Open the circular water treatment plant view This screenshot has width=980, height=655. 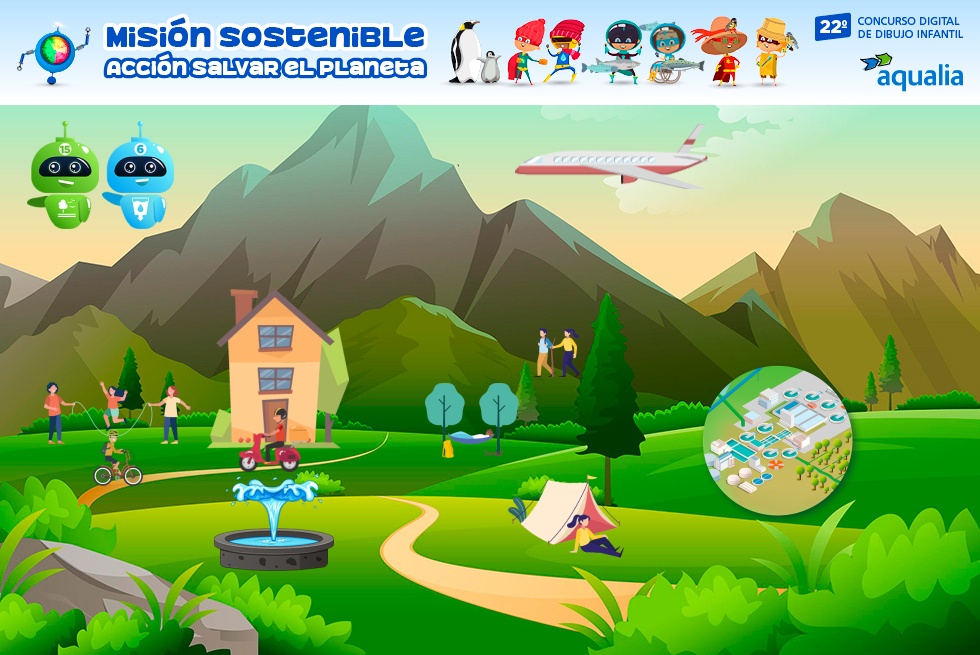777,442
